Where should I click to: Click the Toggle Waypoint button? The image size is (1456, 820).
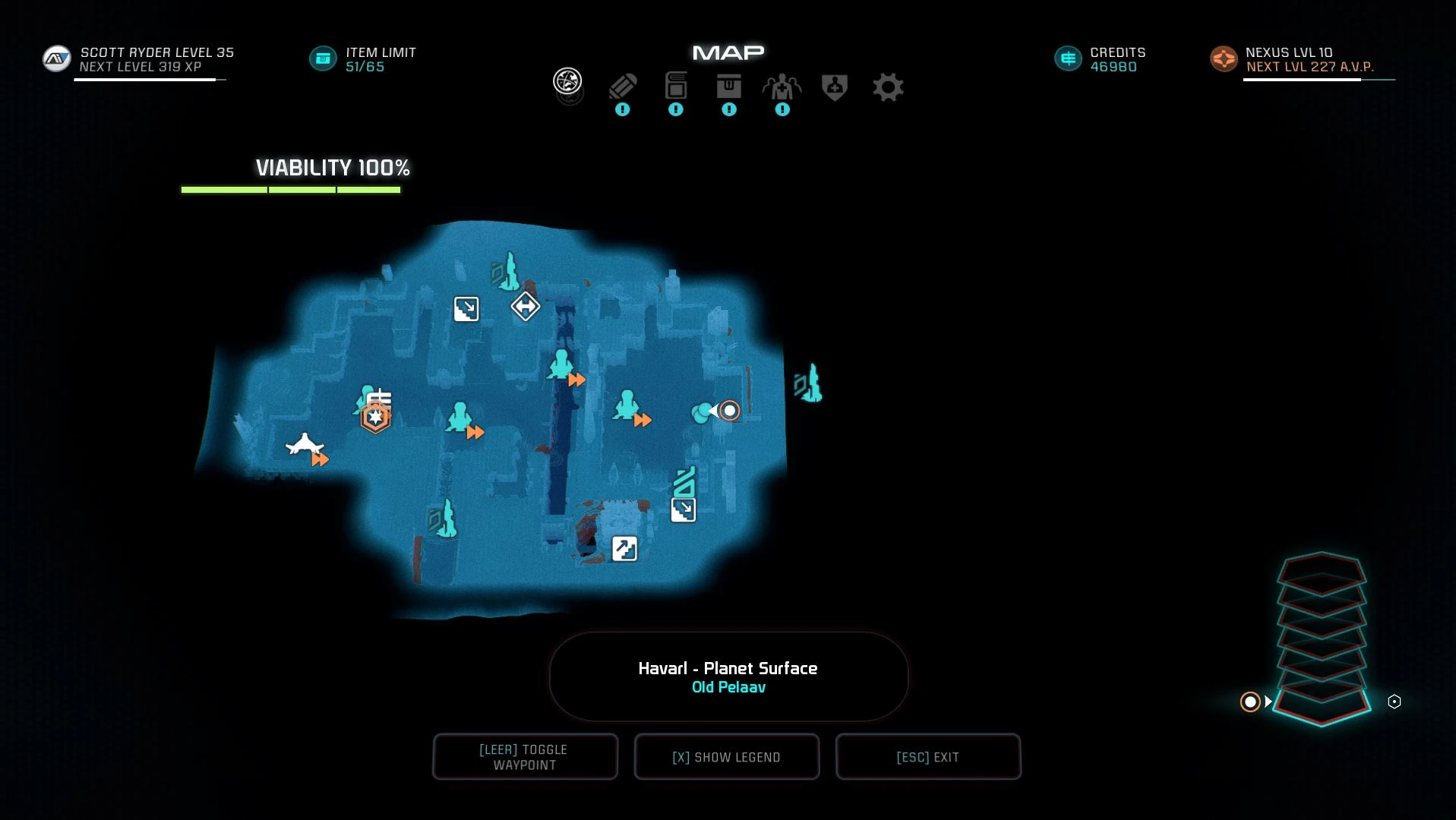(x=525, y=756)
